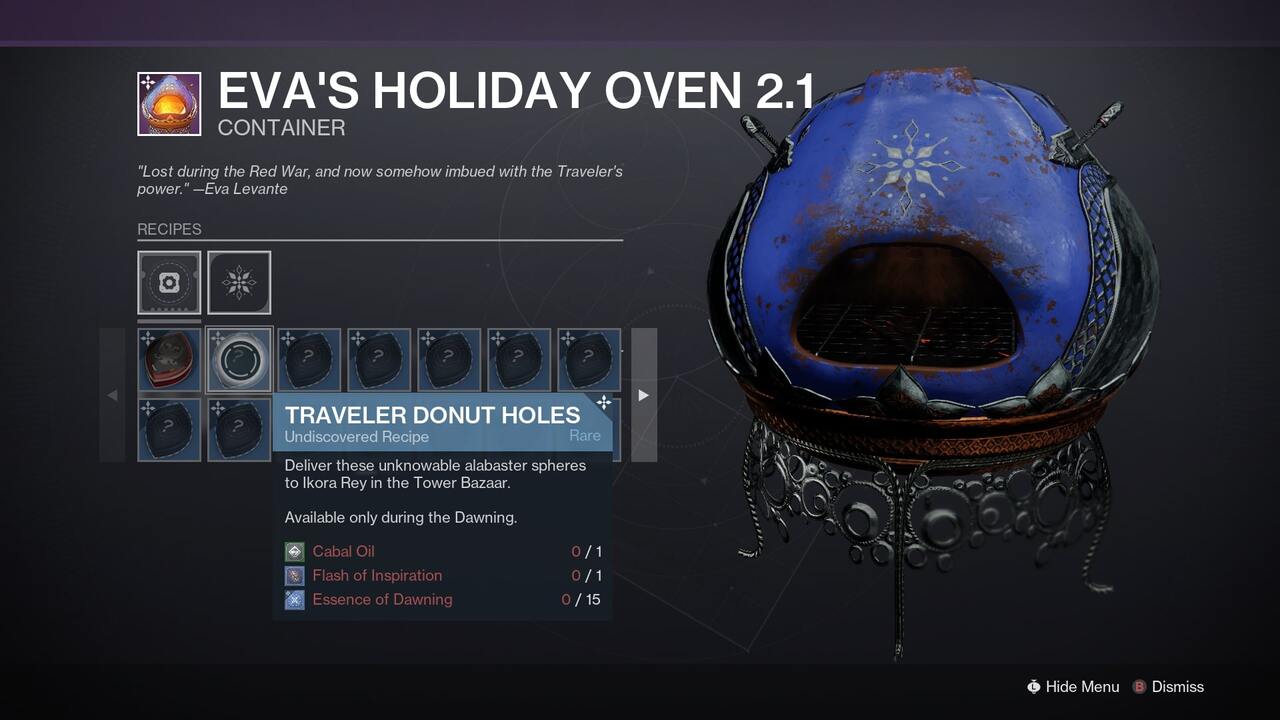Click the Essence of Dawning 0/15 progress counter

tap(578, 599)
